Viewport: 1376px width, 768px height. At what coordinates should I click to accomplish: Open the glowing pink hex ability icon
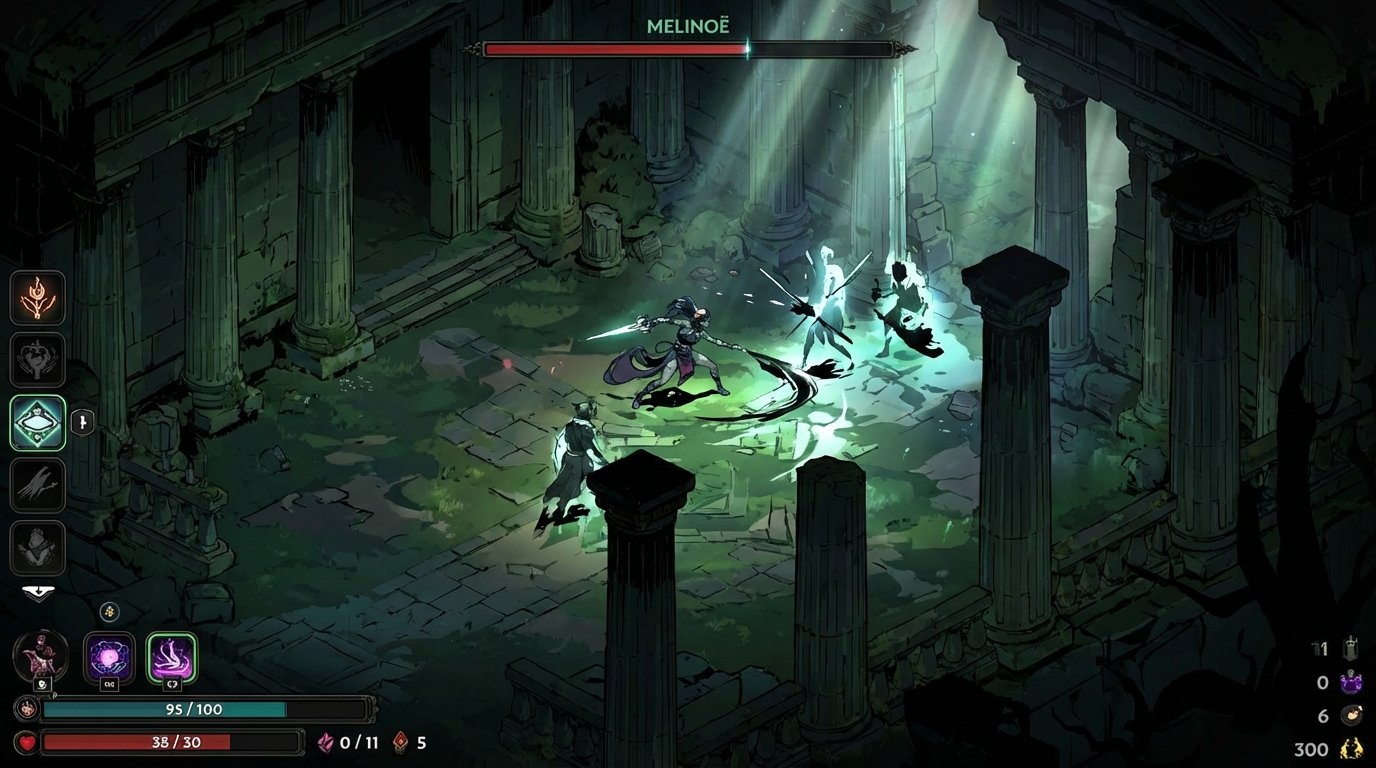[170, 657]
